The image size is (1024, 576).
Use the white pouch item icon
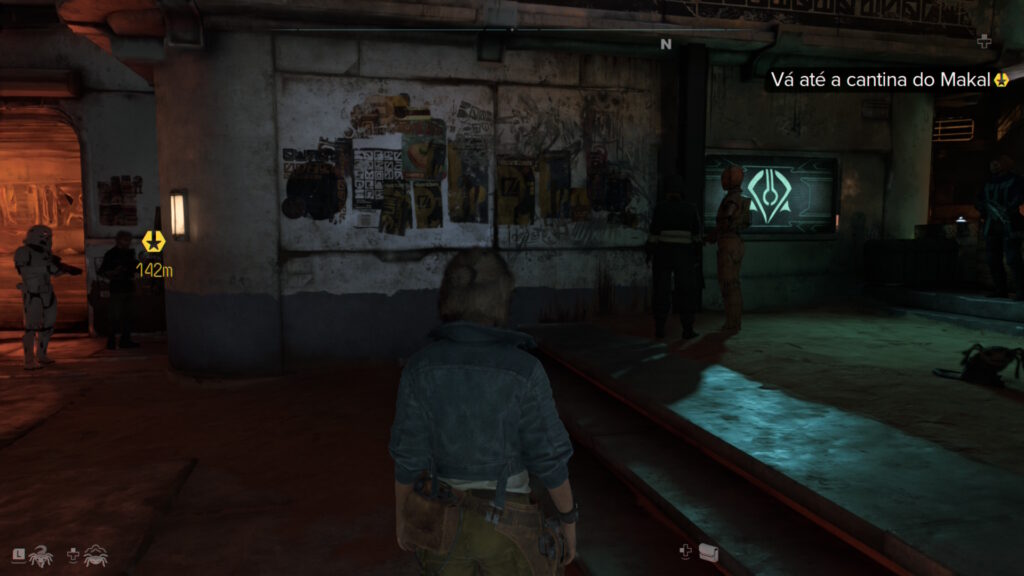pos(709,551)
